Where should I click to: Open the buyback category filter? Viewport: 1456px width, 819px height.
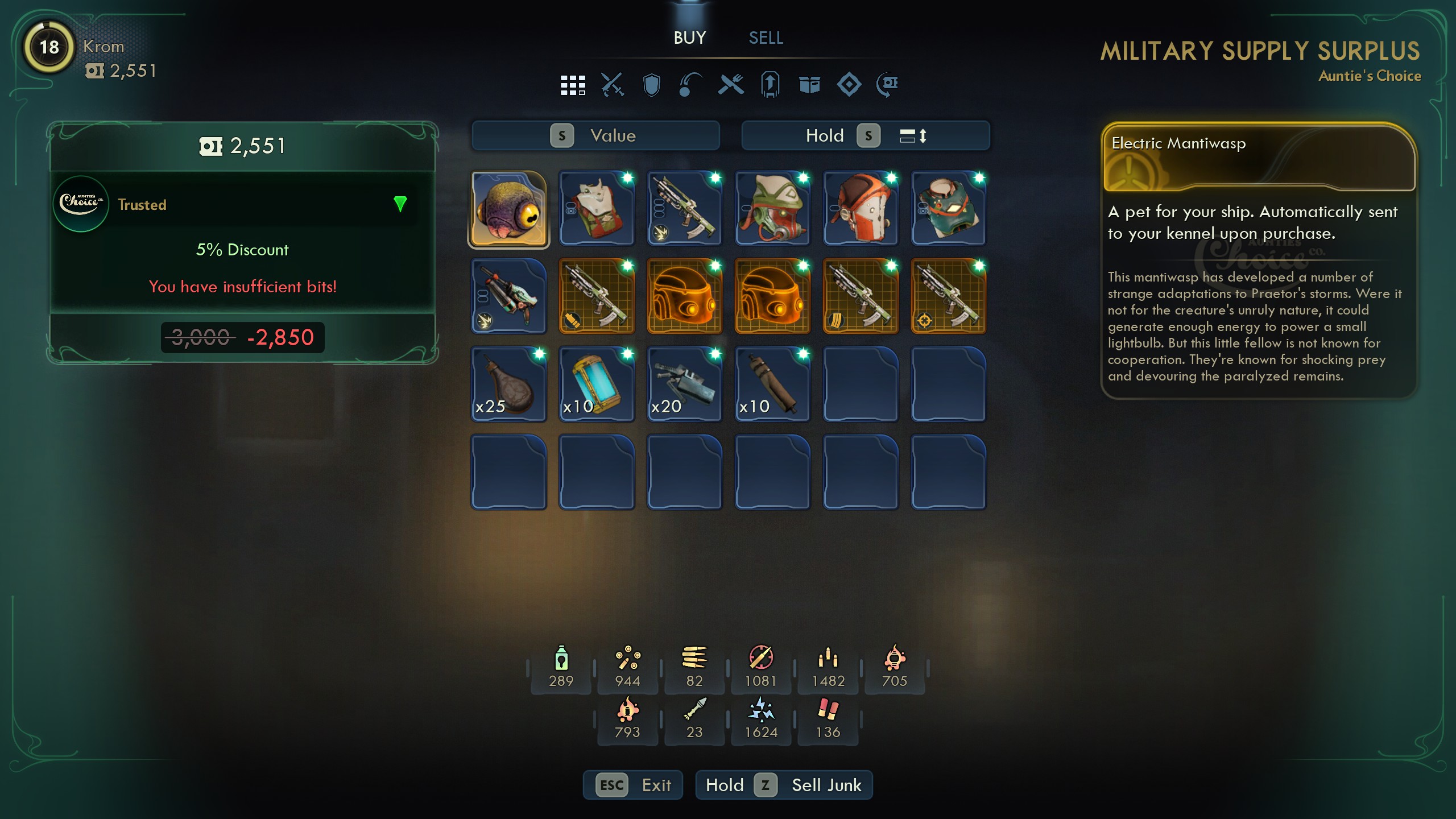coord(888,85)
